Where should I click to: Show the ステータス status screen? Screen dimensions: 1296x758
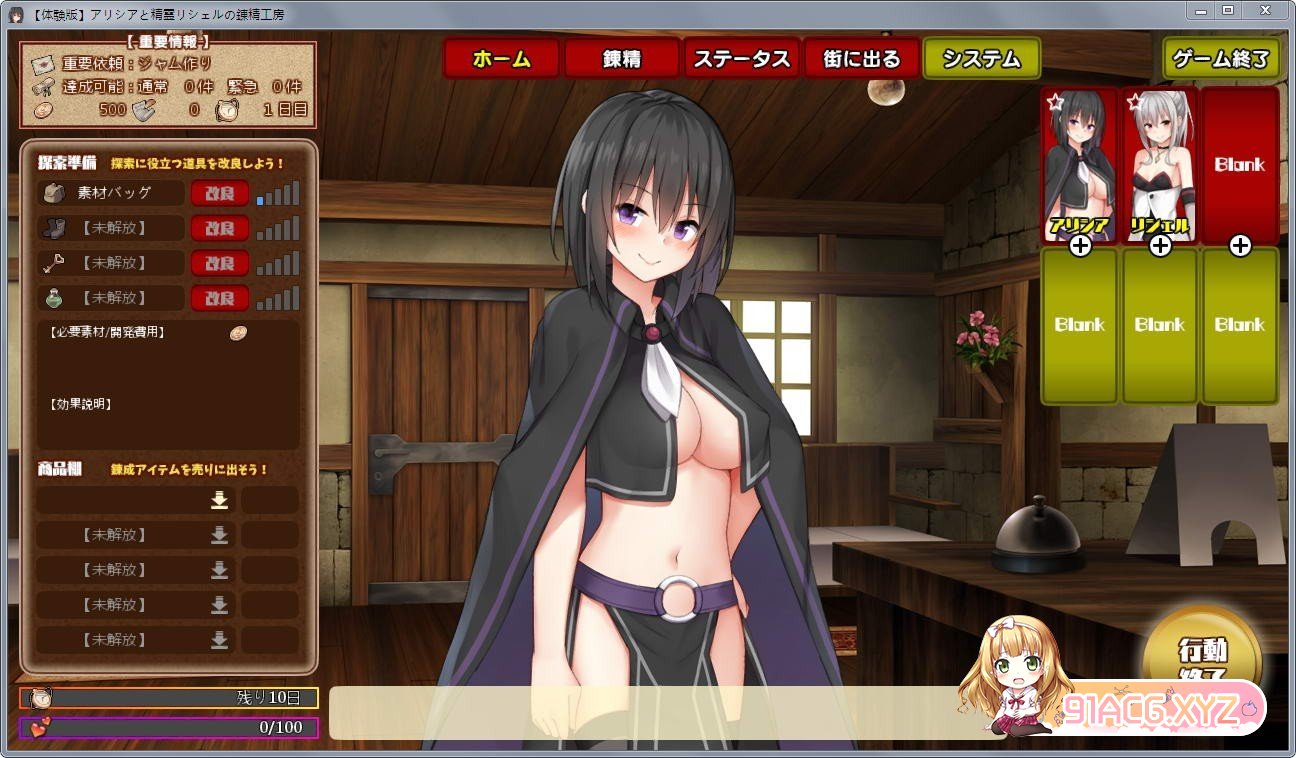pos(741,59)
